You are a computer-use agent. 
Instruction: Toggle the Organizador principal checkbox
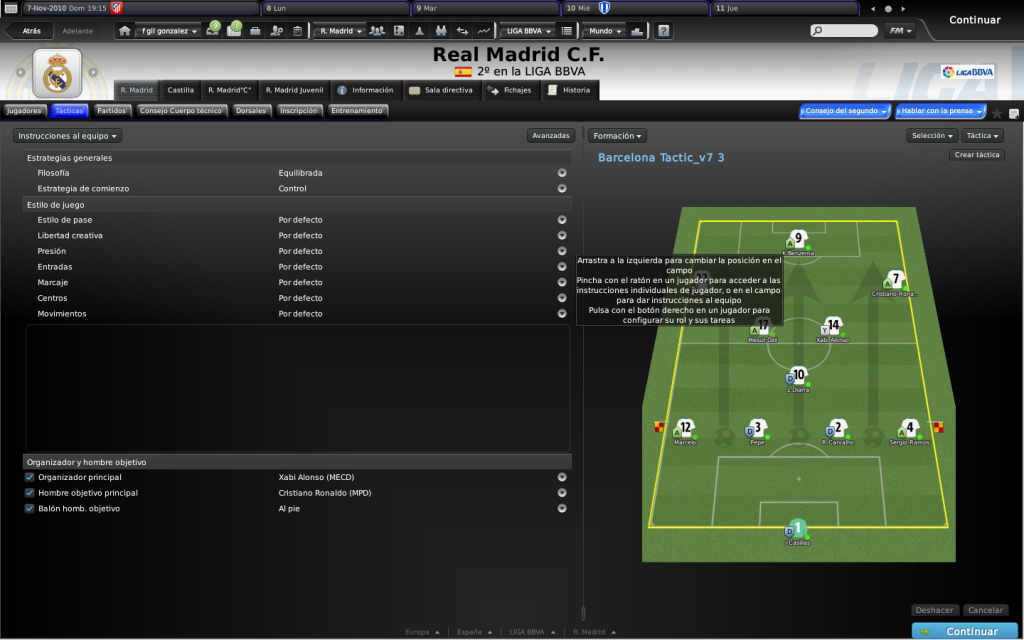point(30,478)
